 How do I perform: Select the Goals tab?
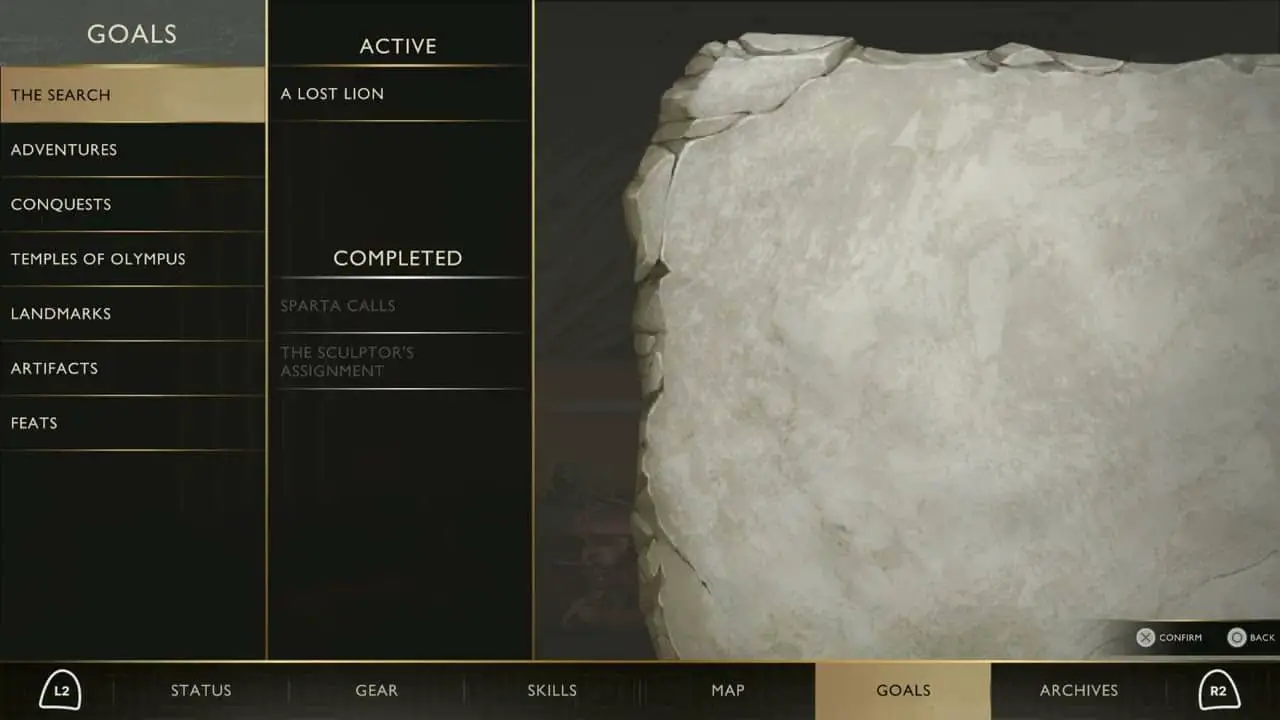[903, 690]
